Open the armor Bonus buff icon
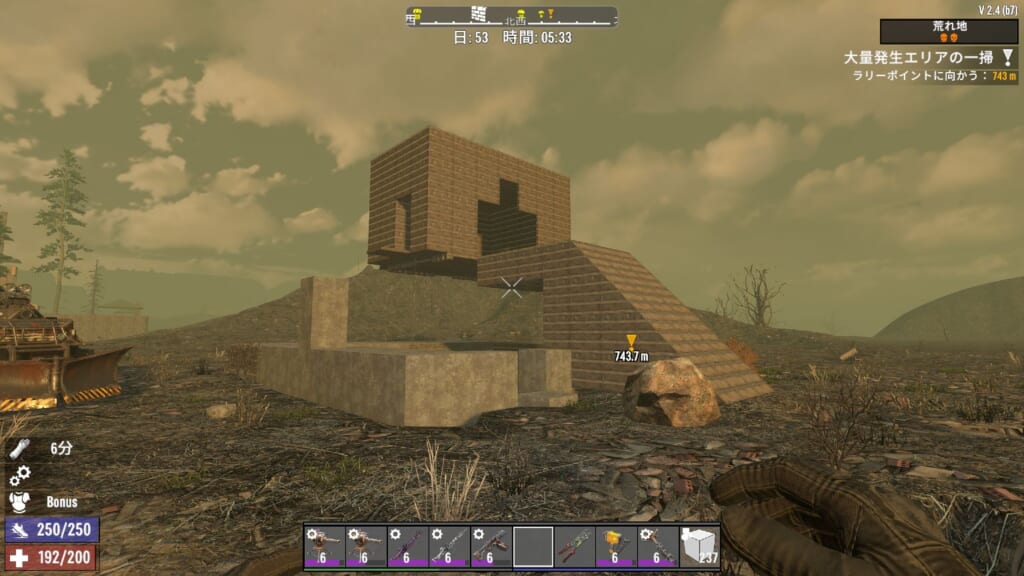 [20, 501]
